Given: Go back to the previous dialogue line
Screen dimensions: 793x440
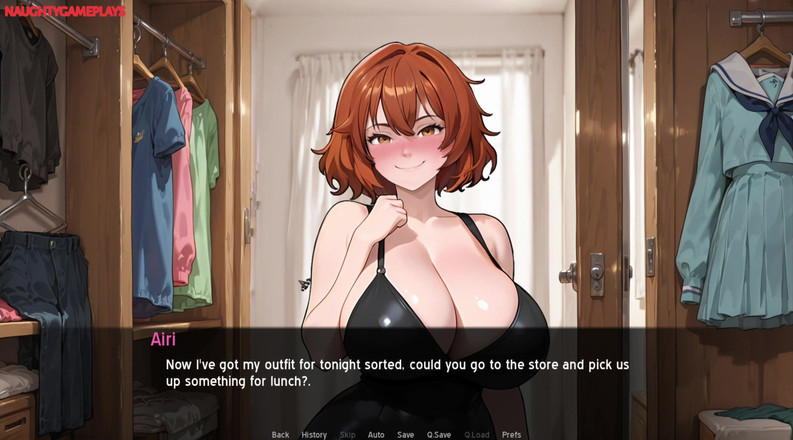Looking at the screenshot, I should click(280, 434).
